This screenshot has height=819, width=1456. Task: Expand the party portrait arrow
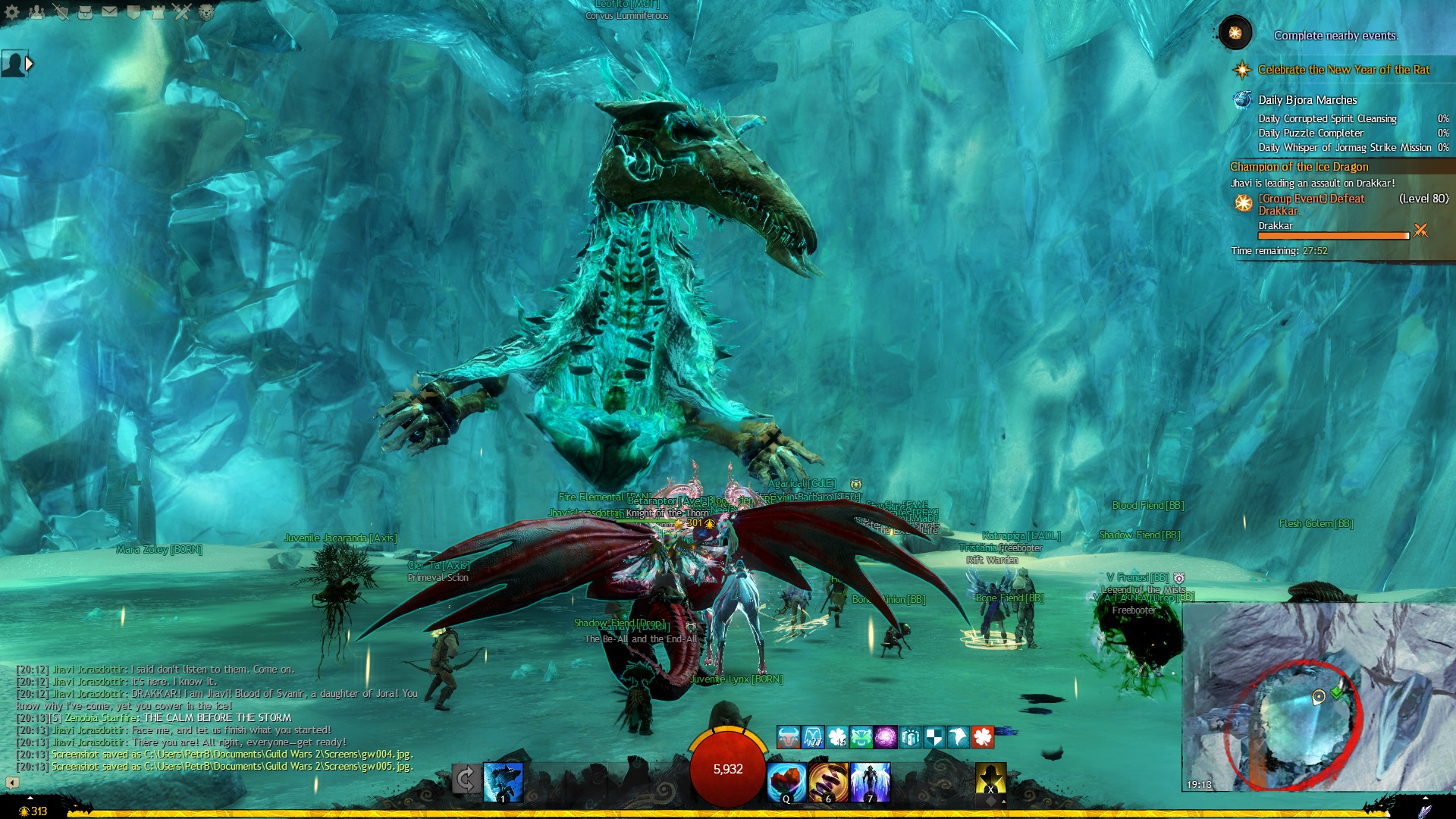click(x=29, y=64)
